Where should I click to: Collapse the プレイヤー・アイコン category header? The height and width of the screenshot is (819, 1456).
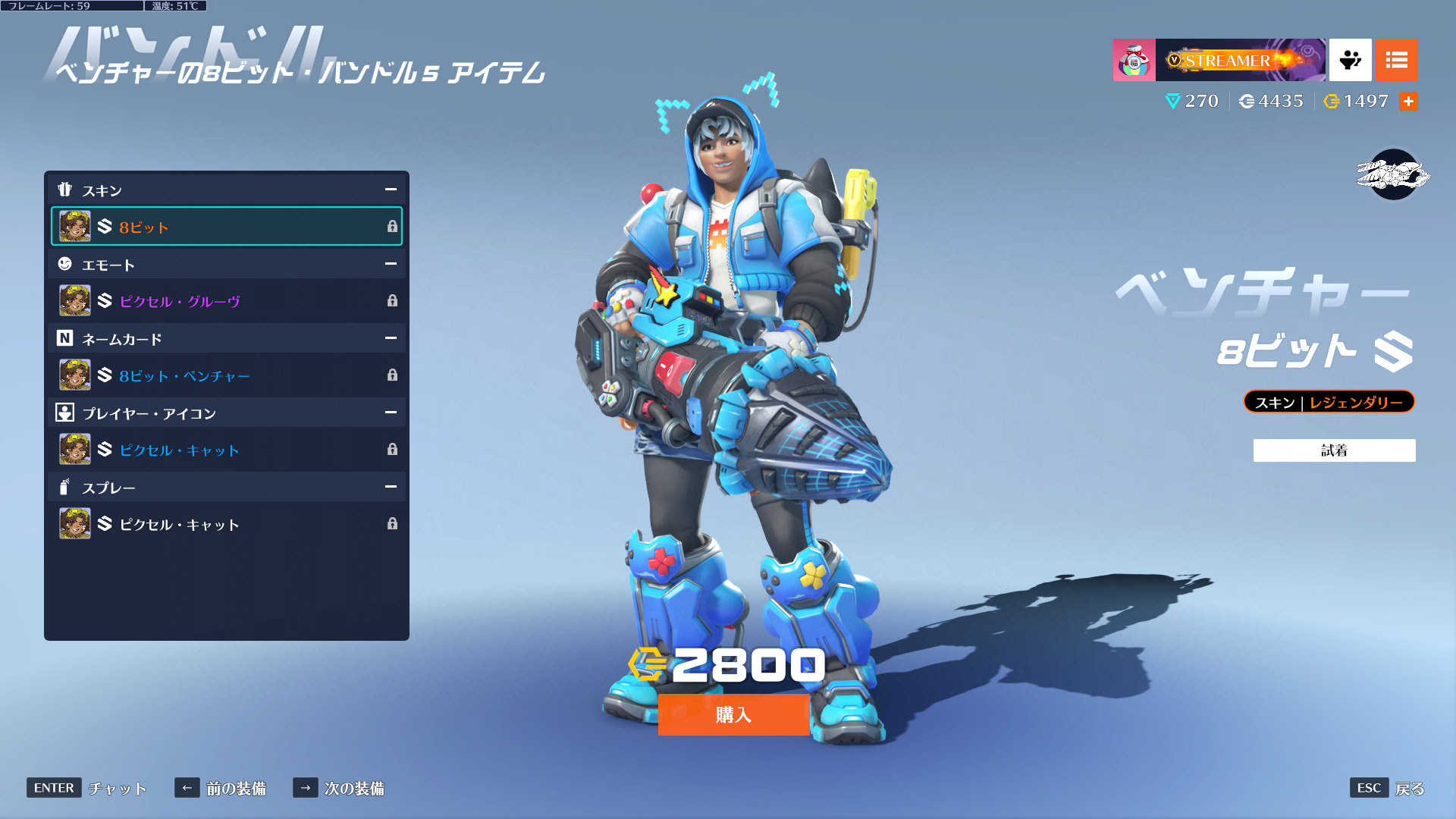(391, 413)
